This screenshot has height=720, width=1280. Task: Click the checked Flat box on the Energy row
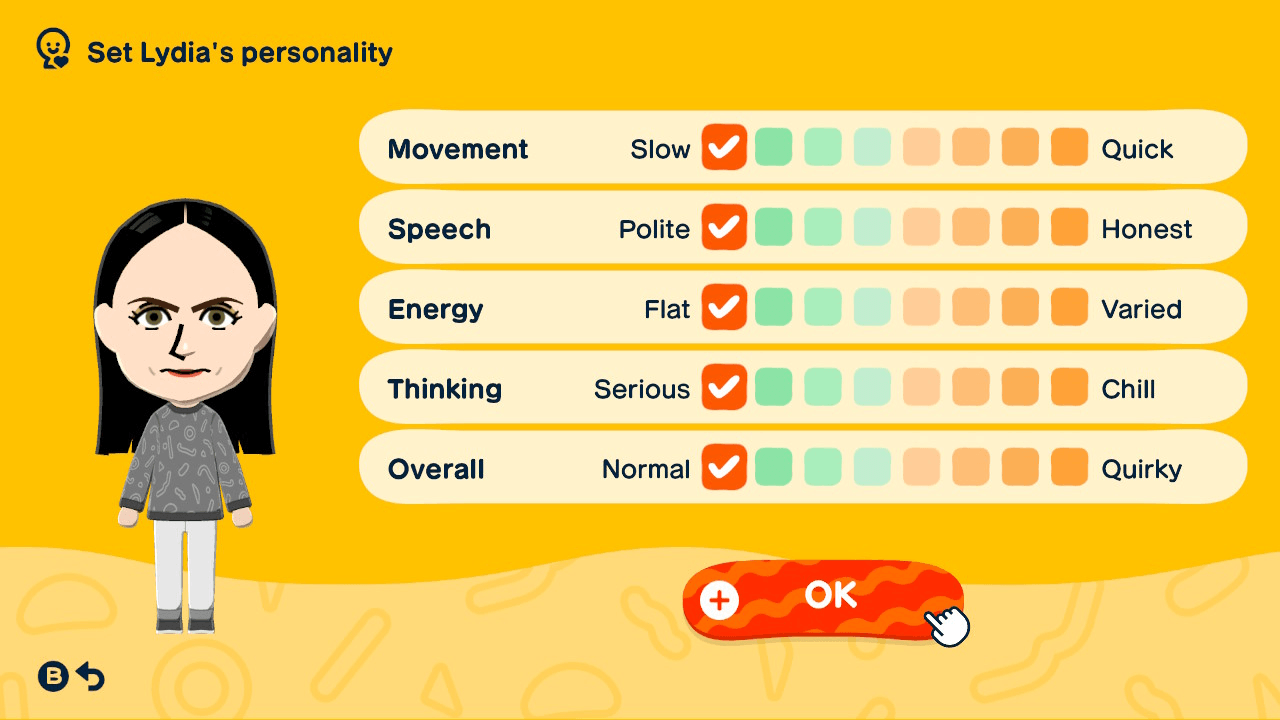click(724, 307)
